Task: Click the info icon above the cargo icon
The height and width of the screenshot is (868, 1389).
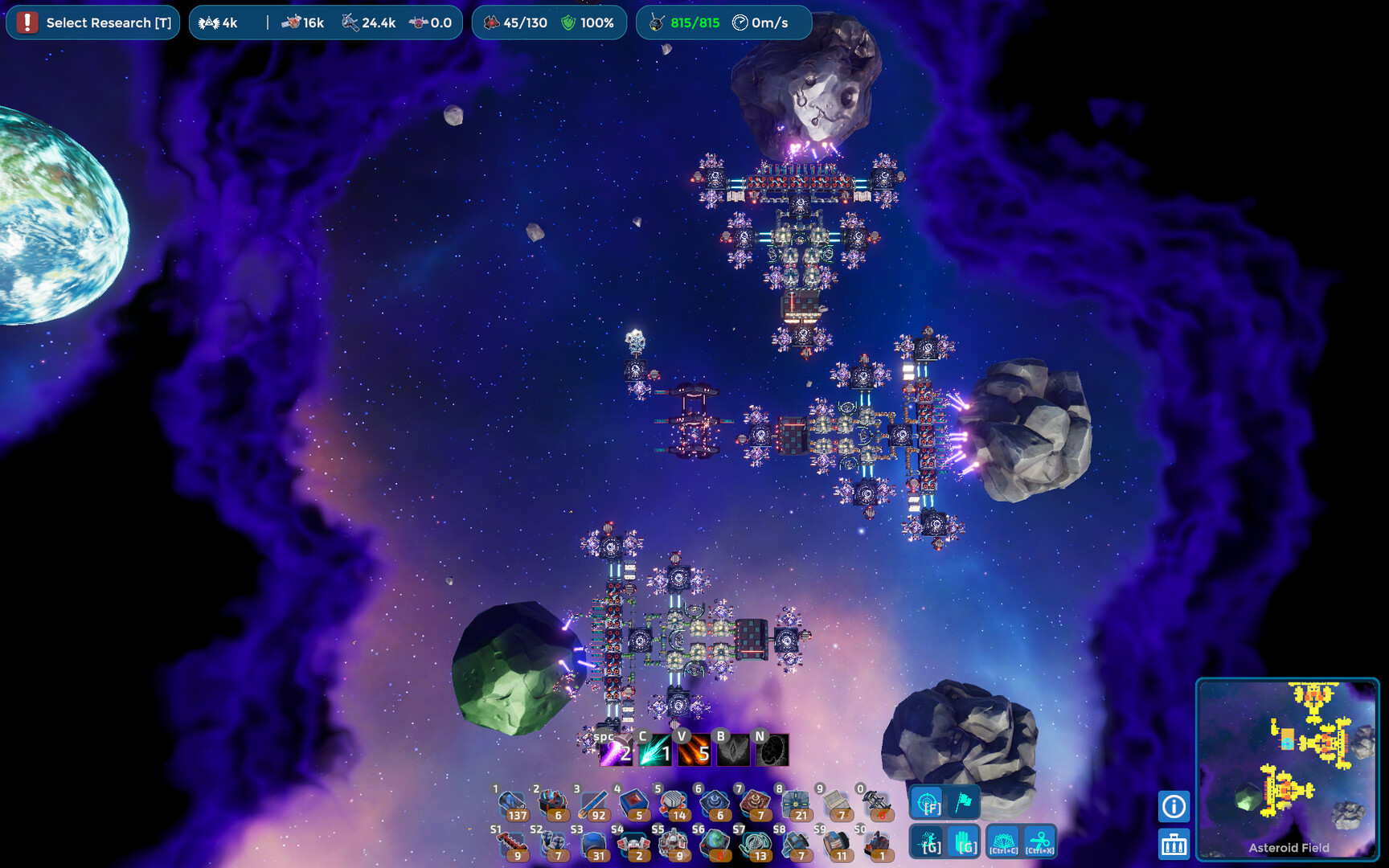Action: pos(1174,805)
